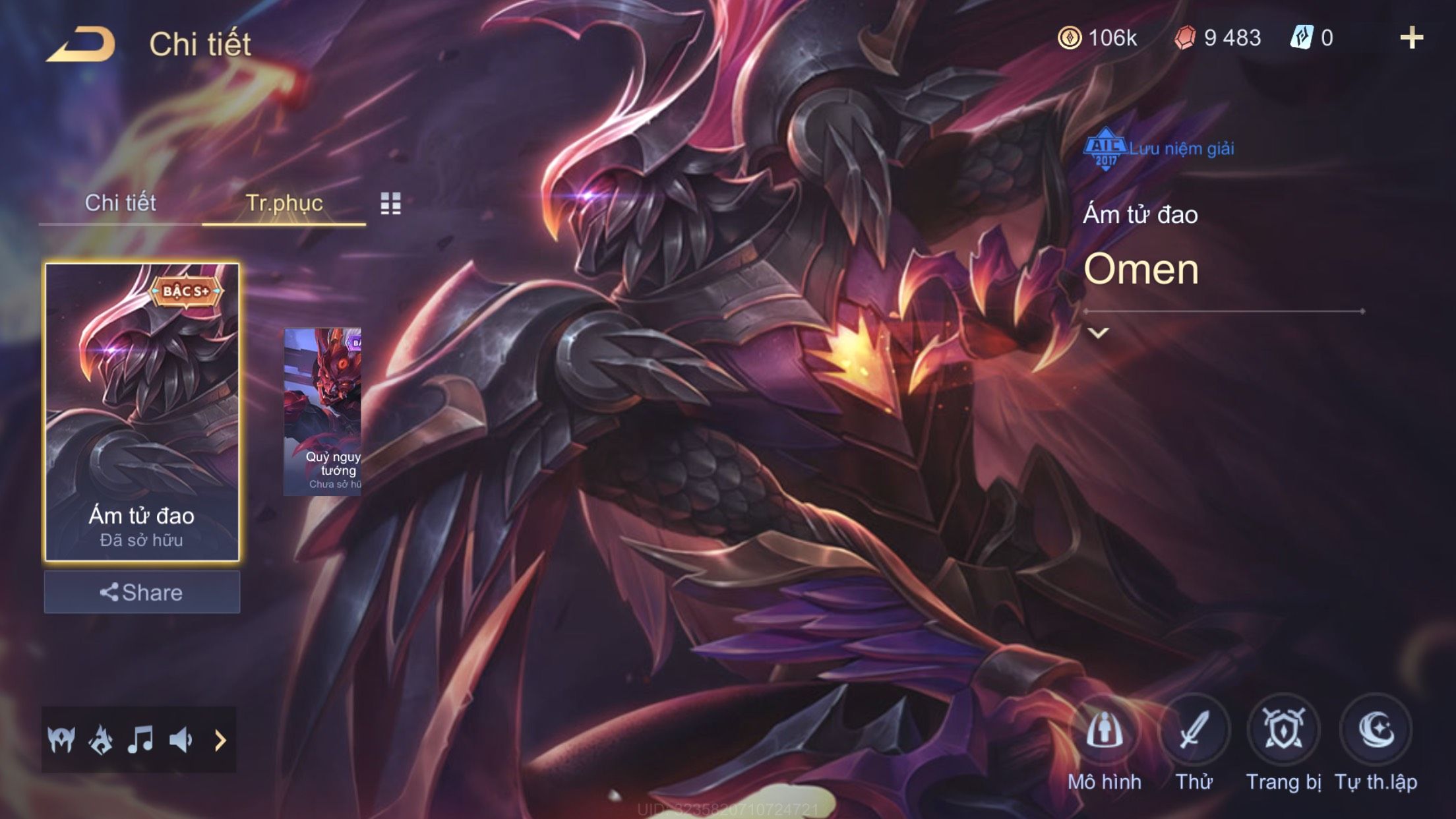Add more currency with the plus button
This screenshot has width=1456, height=819.
coord(1411,38)
